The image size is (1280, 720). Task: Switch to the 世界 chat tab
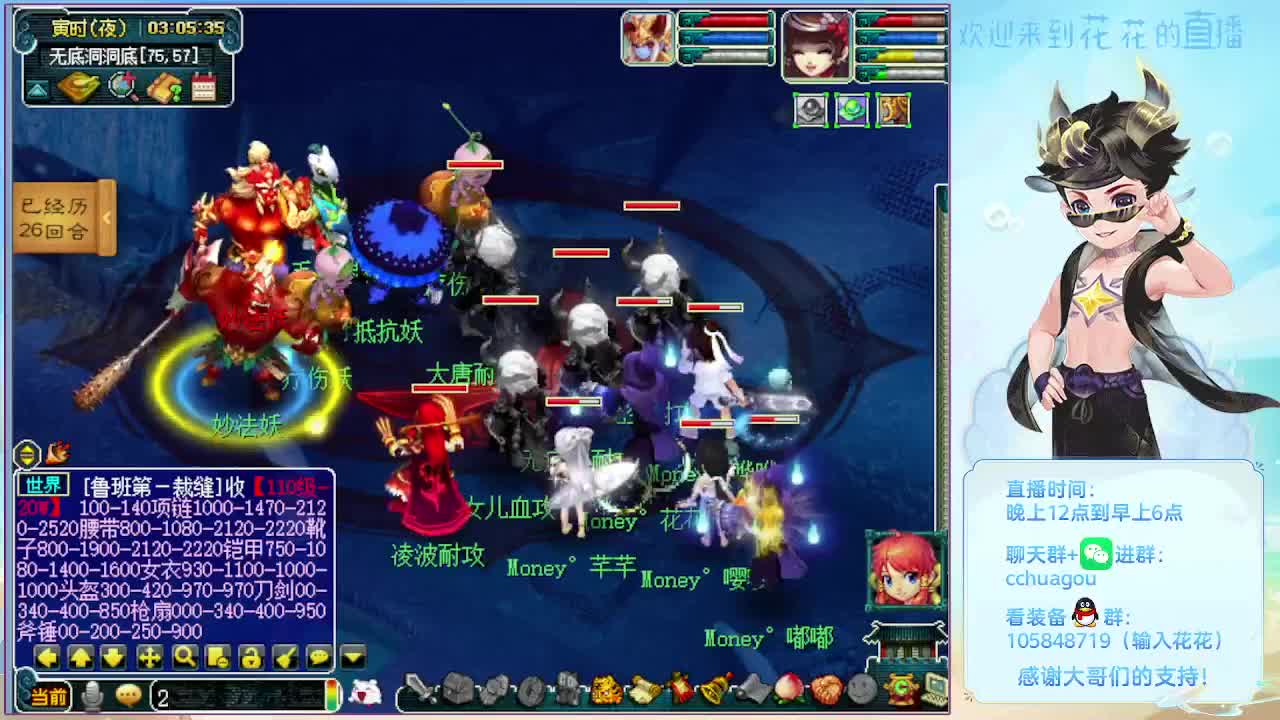point(43,486)
